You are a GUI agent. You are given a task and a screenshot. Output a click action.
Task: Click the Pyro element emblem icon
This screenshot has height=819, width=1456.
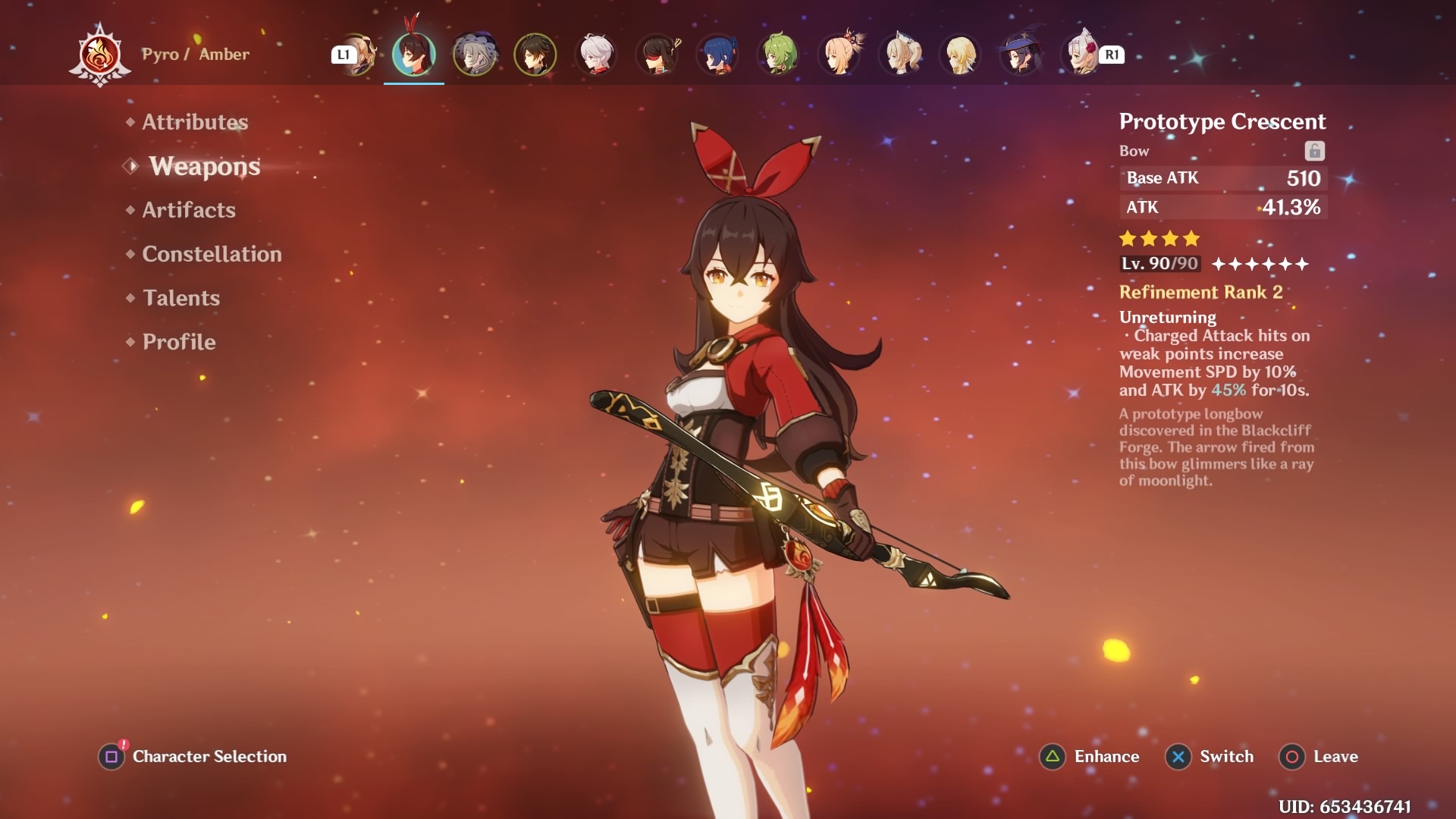101,53
